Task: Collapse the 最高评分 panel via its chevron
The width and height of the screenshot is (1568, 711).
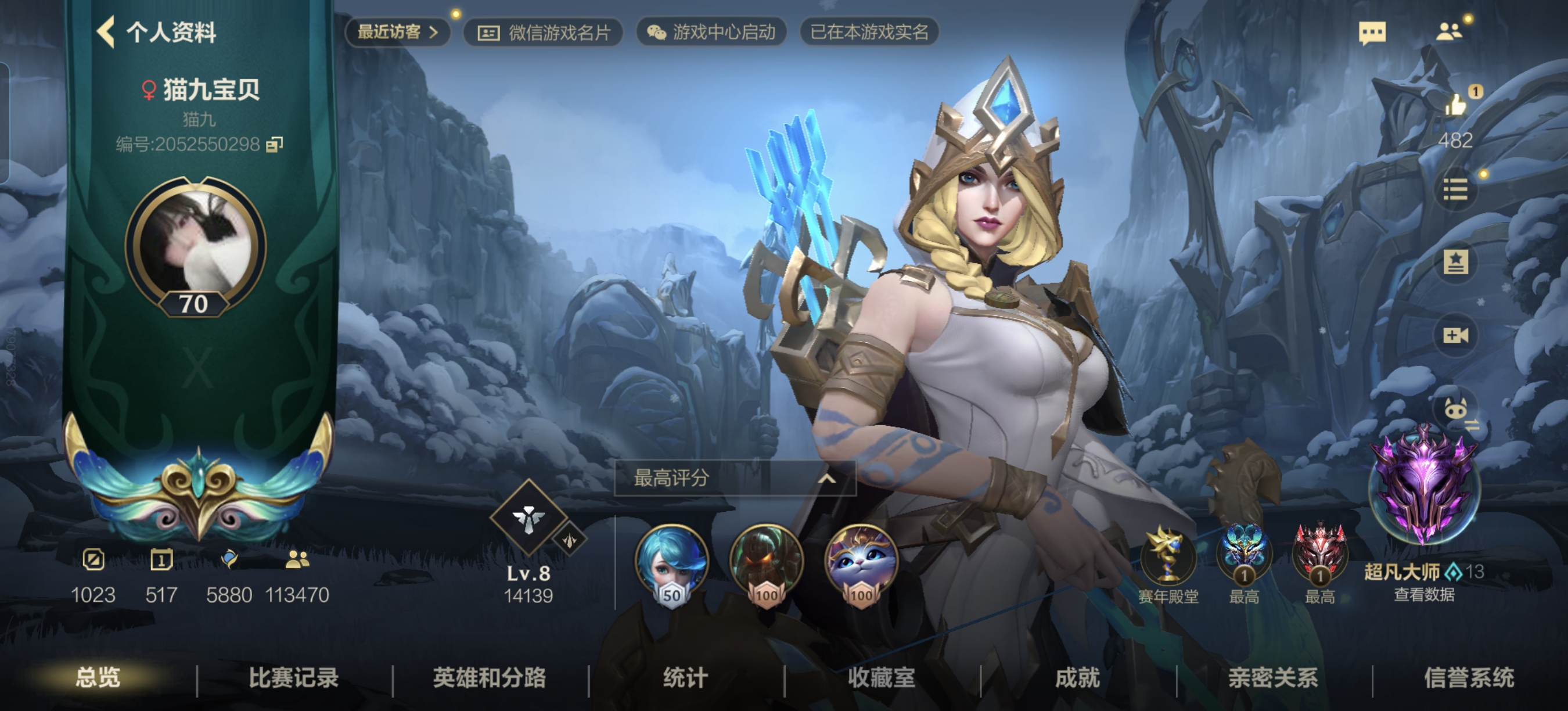Action: (x=828, y=479)
